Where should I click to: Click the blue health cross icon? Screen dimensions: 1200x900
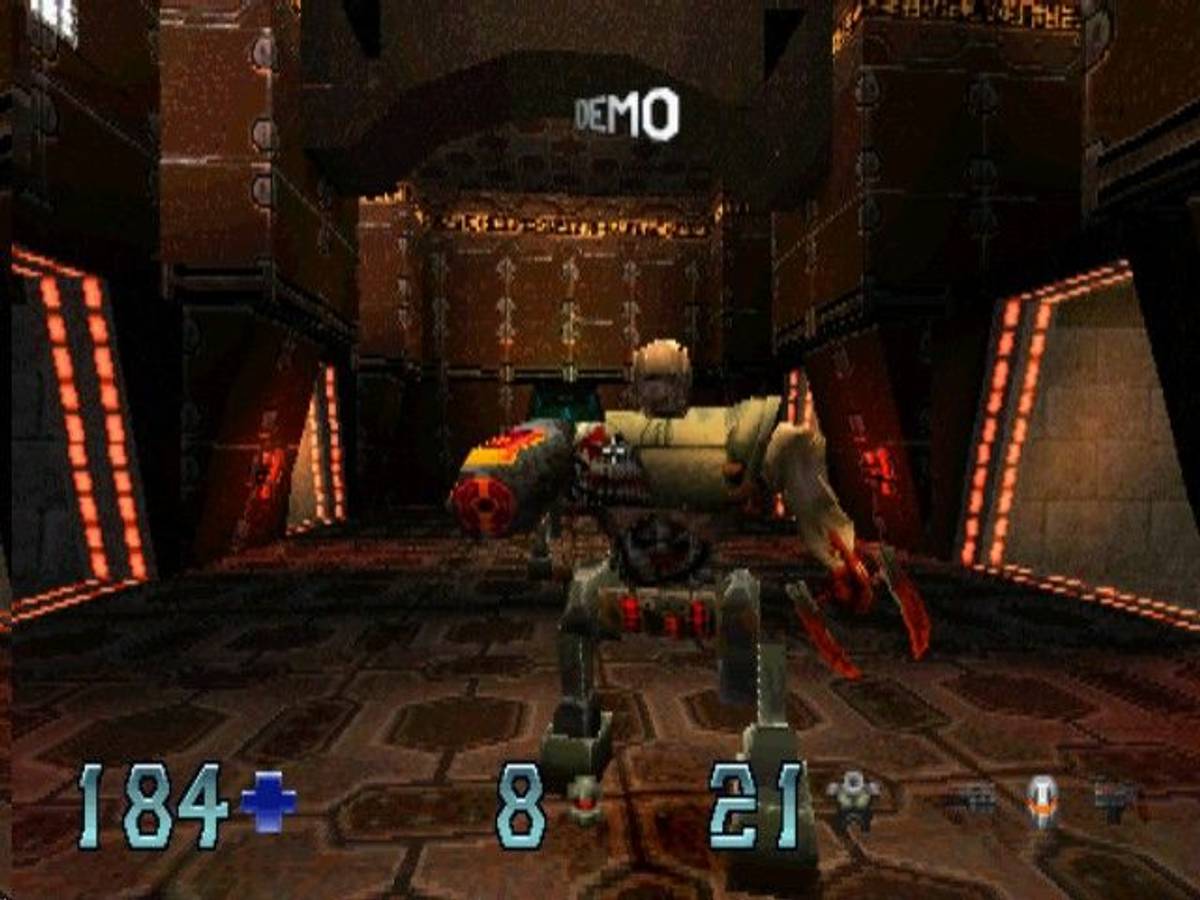click(x=269, y=803)
